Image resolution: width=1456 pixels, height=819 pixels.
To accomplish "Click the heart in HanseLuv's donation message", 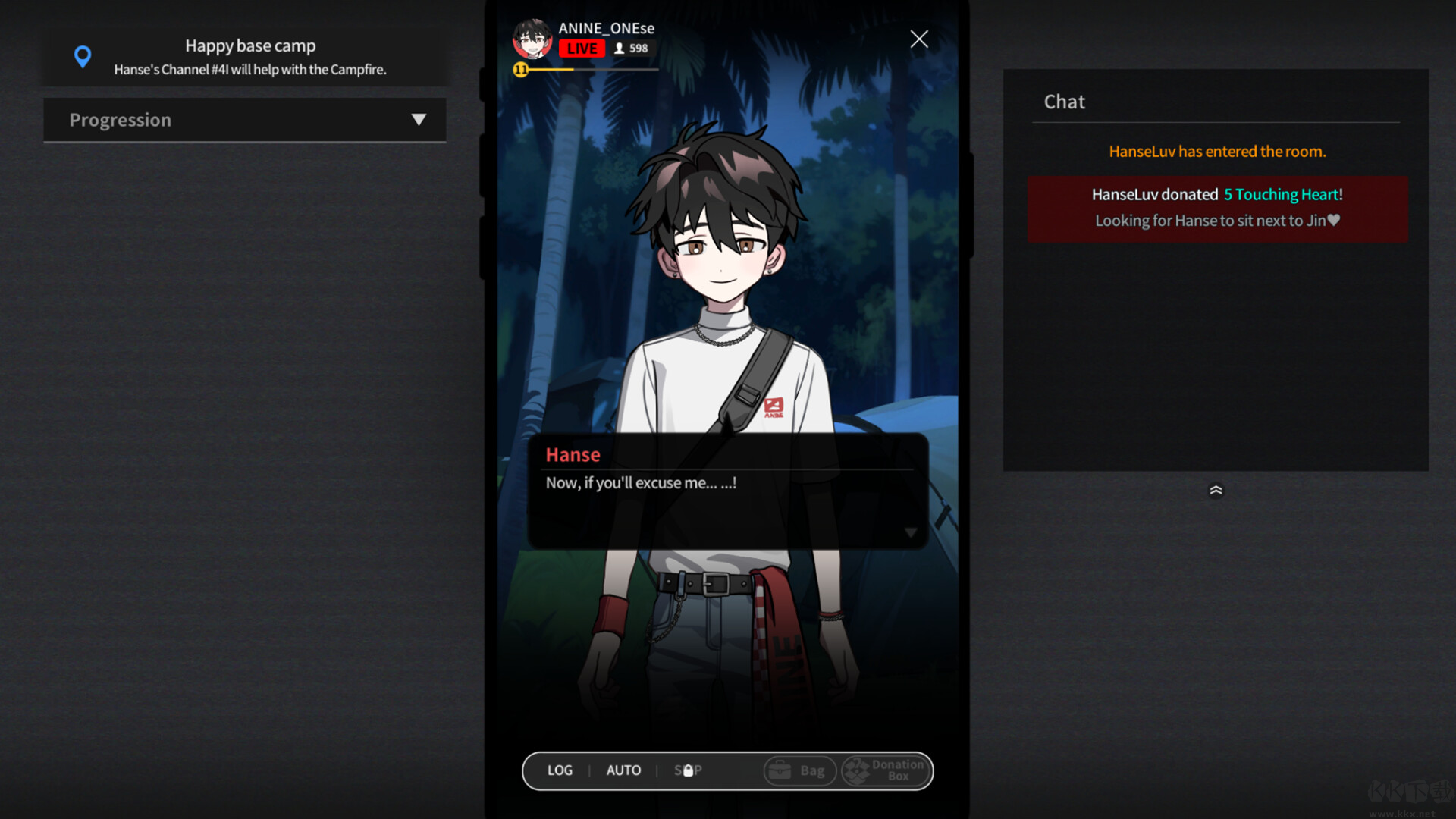I will (x=1334, y=220).
